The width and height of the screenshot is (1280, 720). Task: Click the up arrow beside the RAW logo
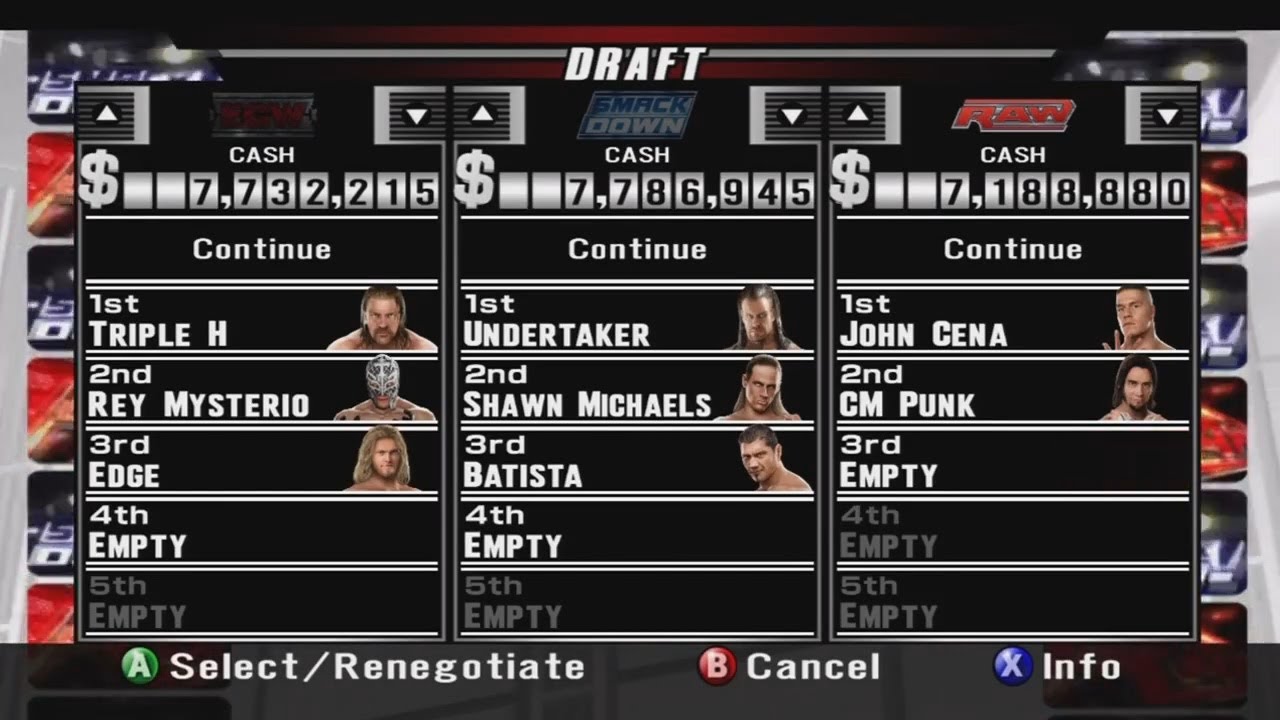[858, 113]
